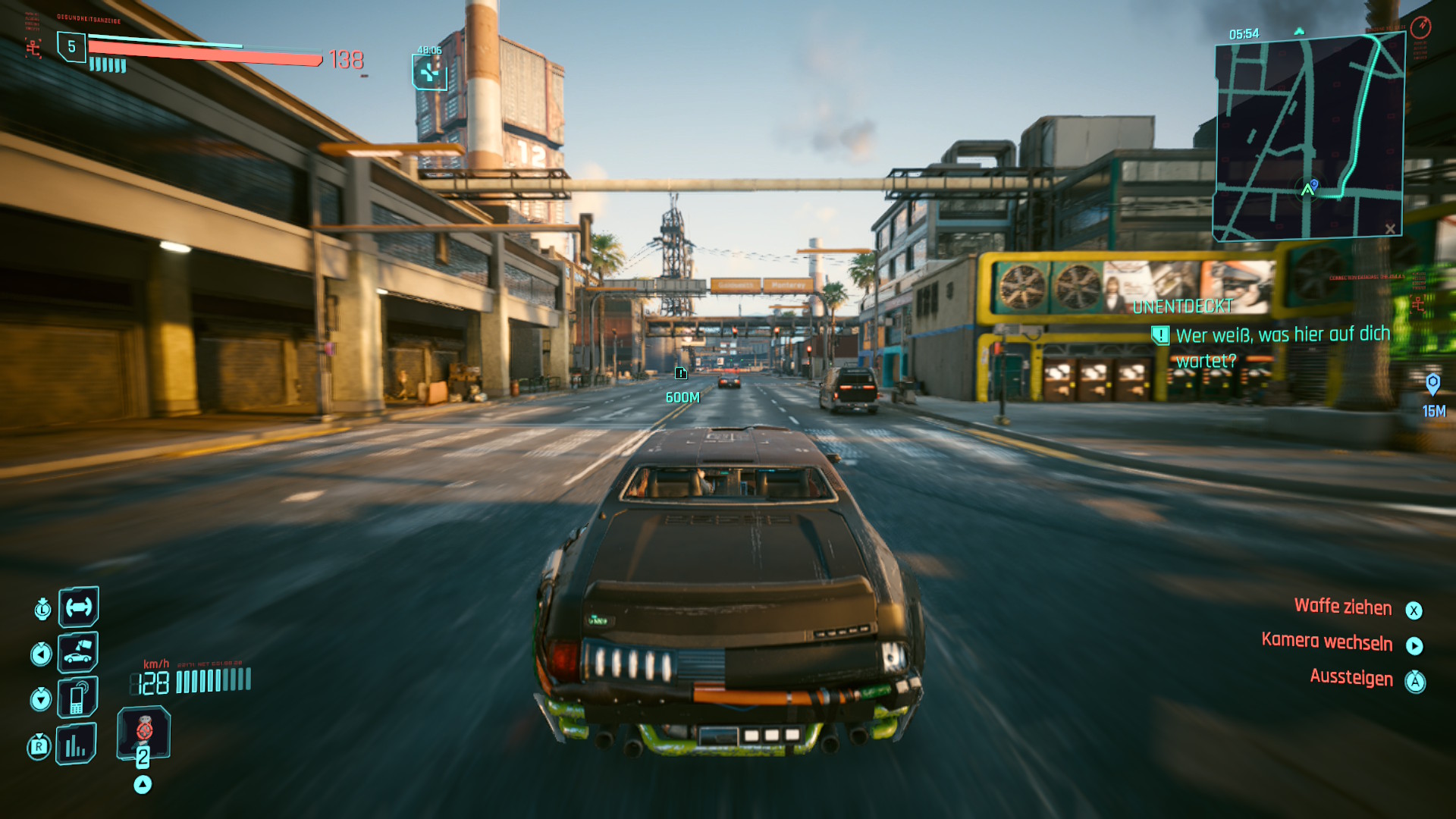1456x819 pixels.
Task: Select the 'Wer weiß, was hier auf dich wartet?' objective
Action: point(1282,347)
